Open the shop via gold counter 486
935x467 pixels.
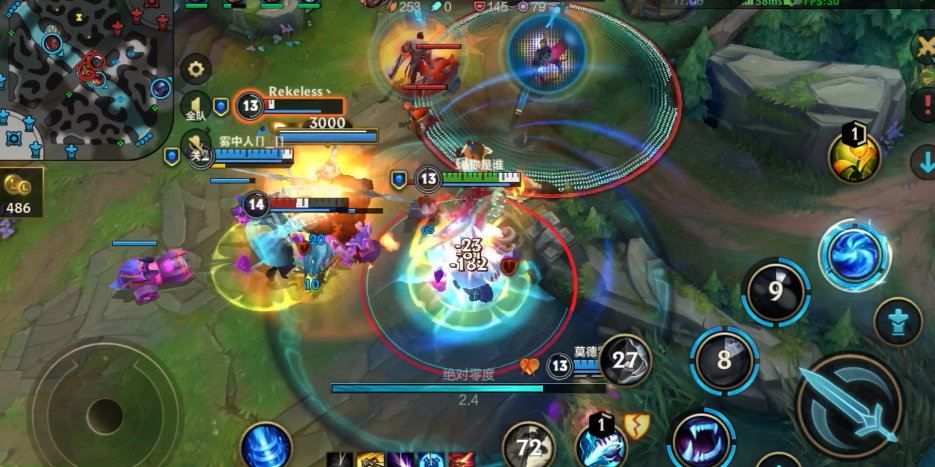pos(18,194)
